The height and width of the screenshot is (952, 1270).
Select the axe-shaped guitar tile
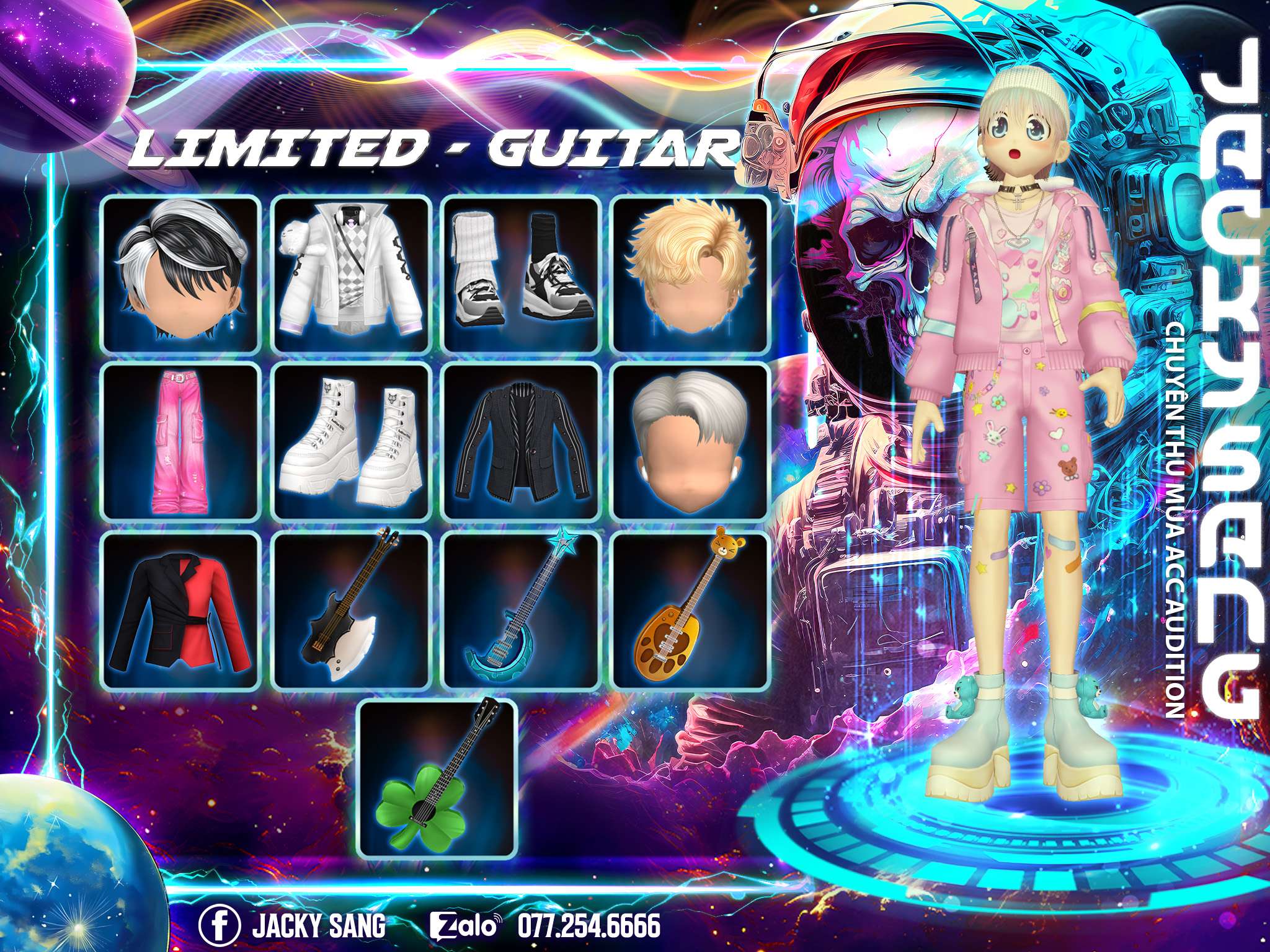coord(352,610)
